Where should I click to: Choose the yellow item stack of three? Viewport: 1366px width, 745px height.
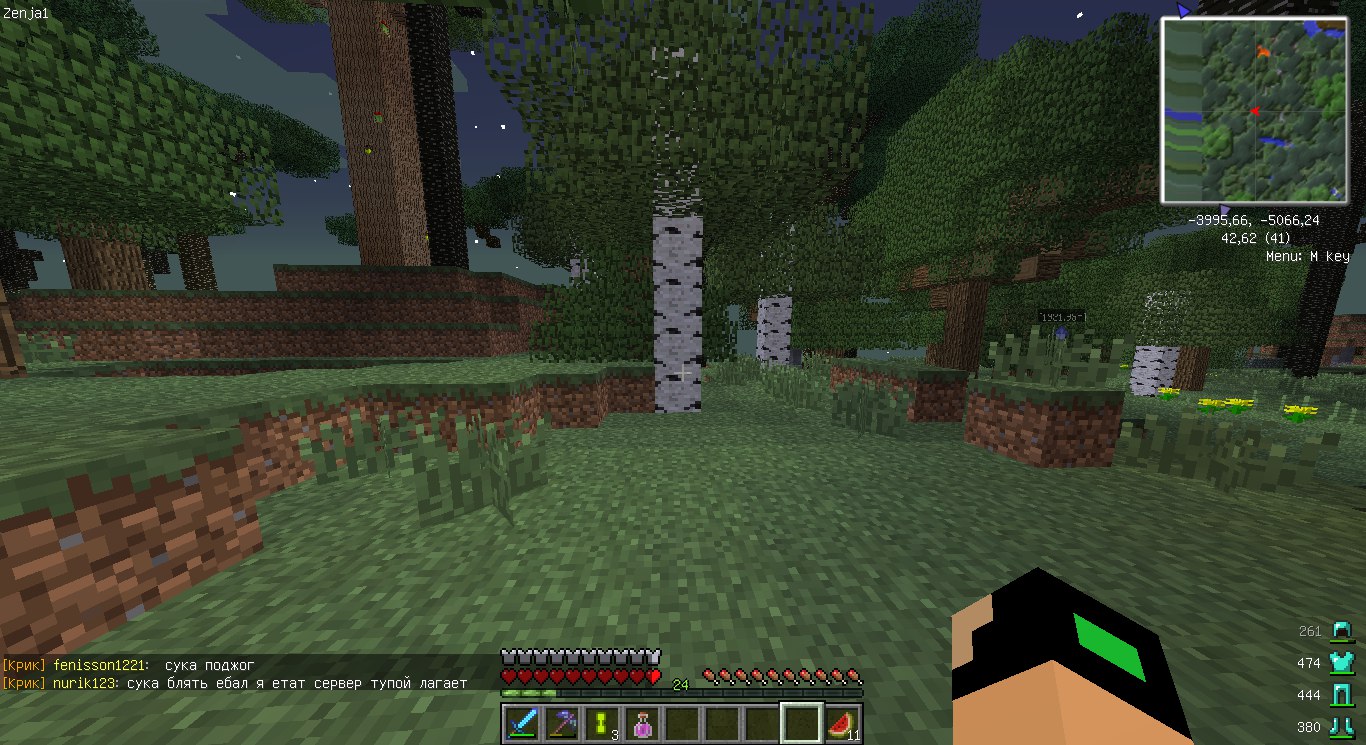point(602,723)
